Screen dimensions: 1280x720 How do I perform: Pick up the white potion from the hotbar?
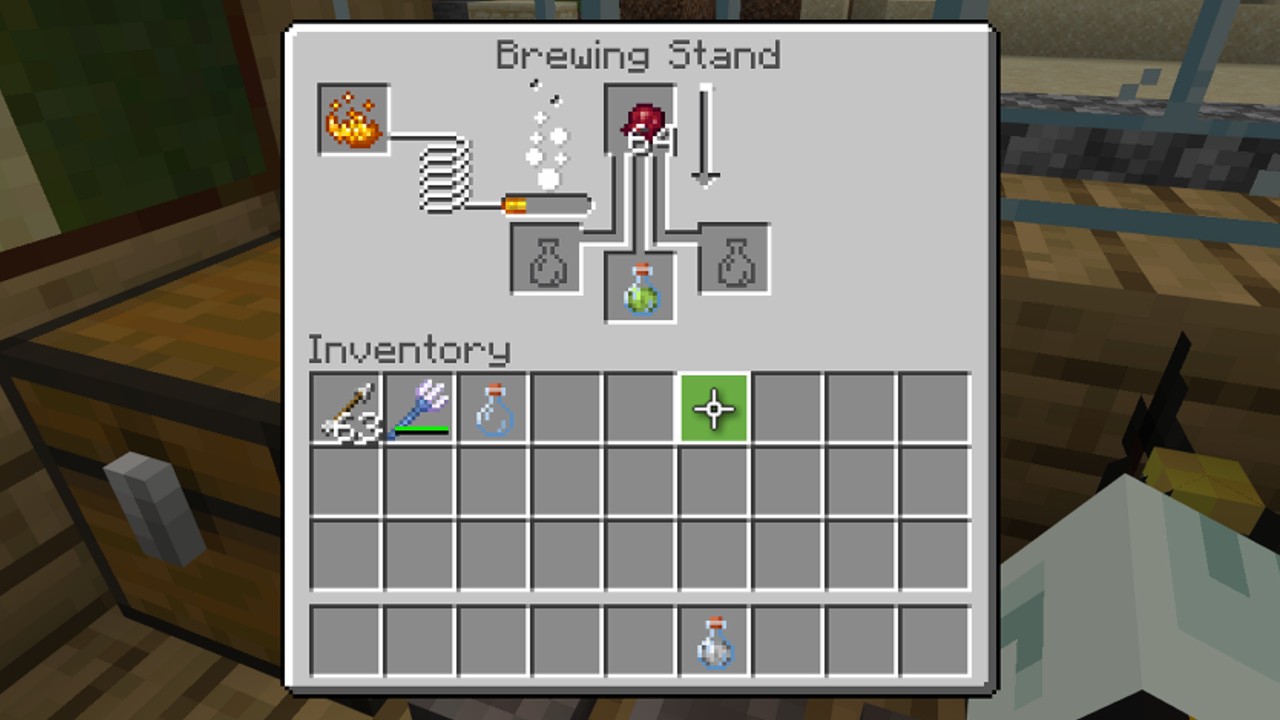(712, 644)
